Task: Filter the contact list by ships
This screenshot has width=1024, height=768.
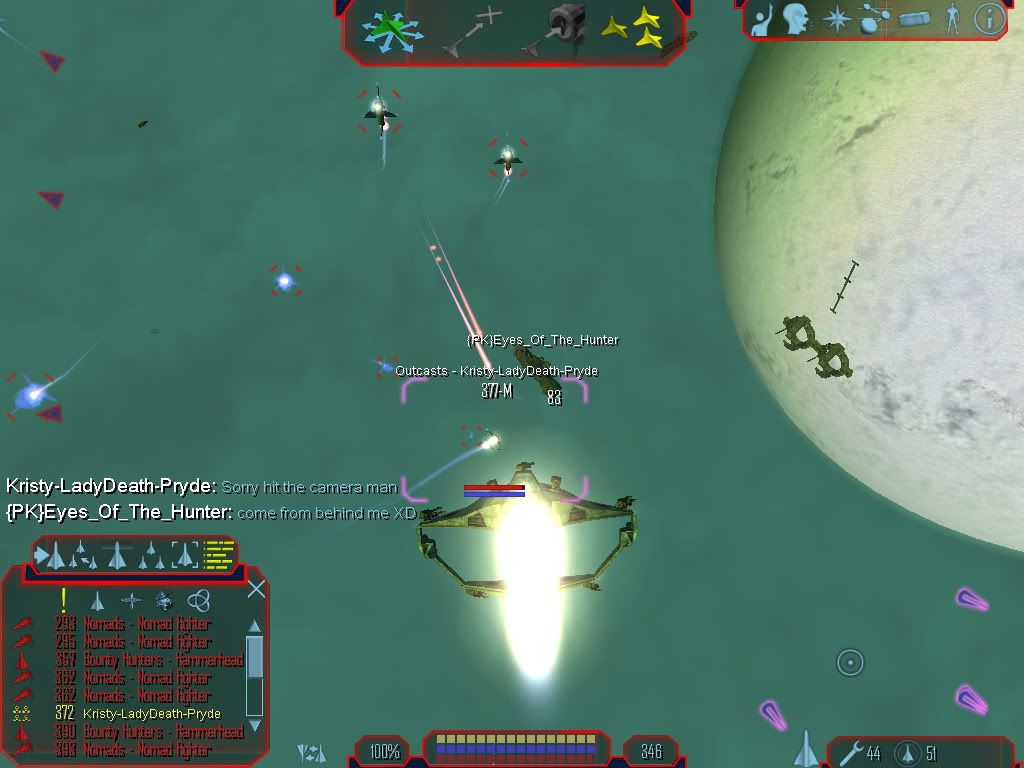Action: [98, 601]
